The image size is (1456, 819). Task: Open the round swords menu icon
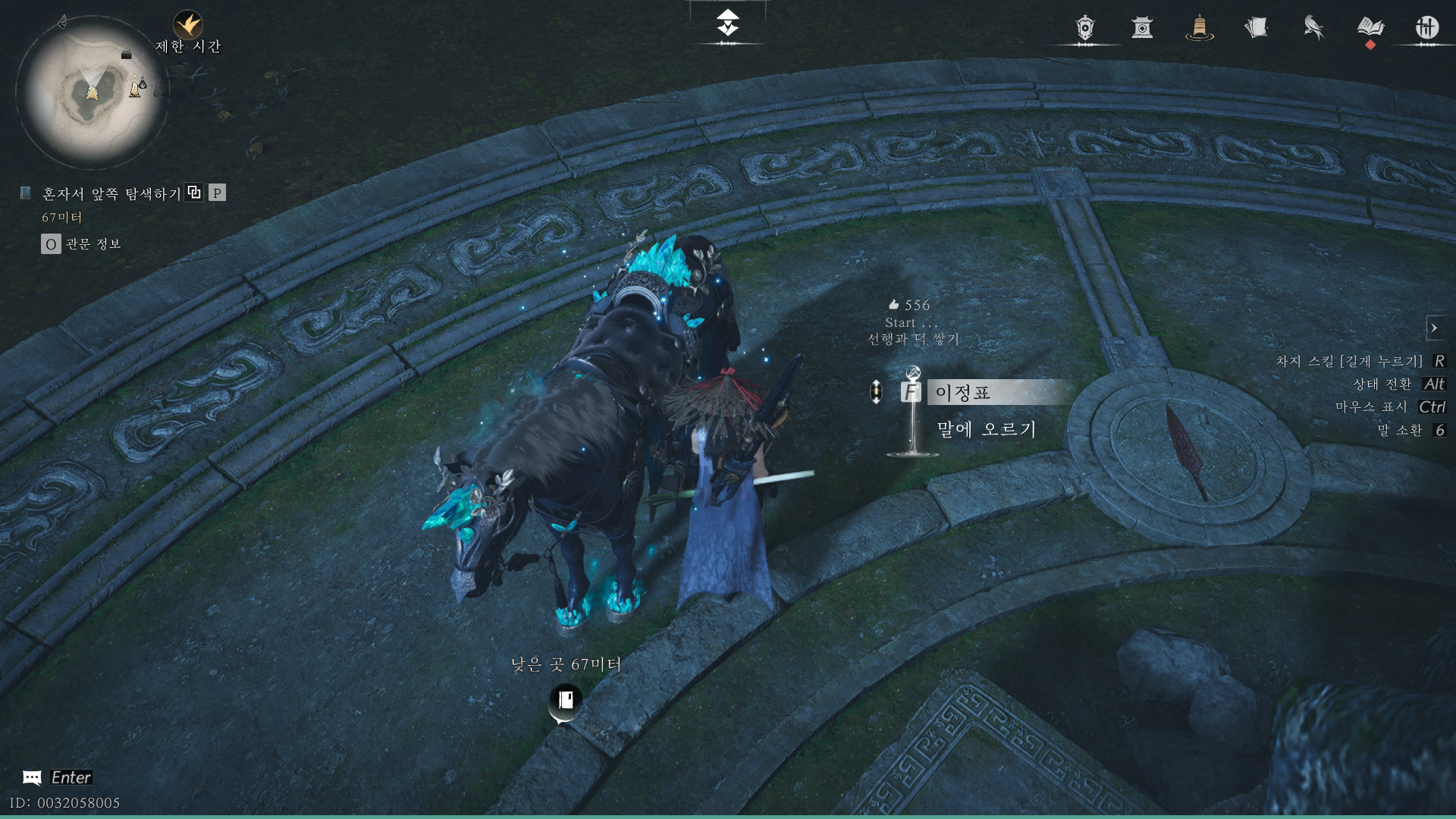[x=1426, y=28]
